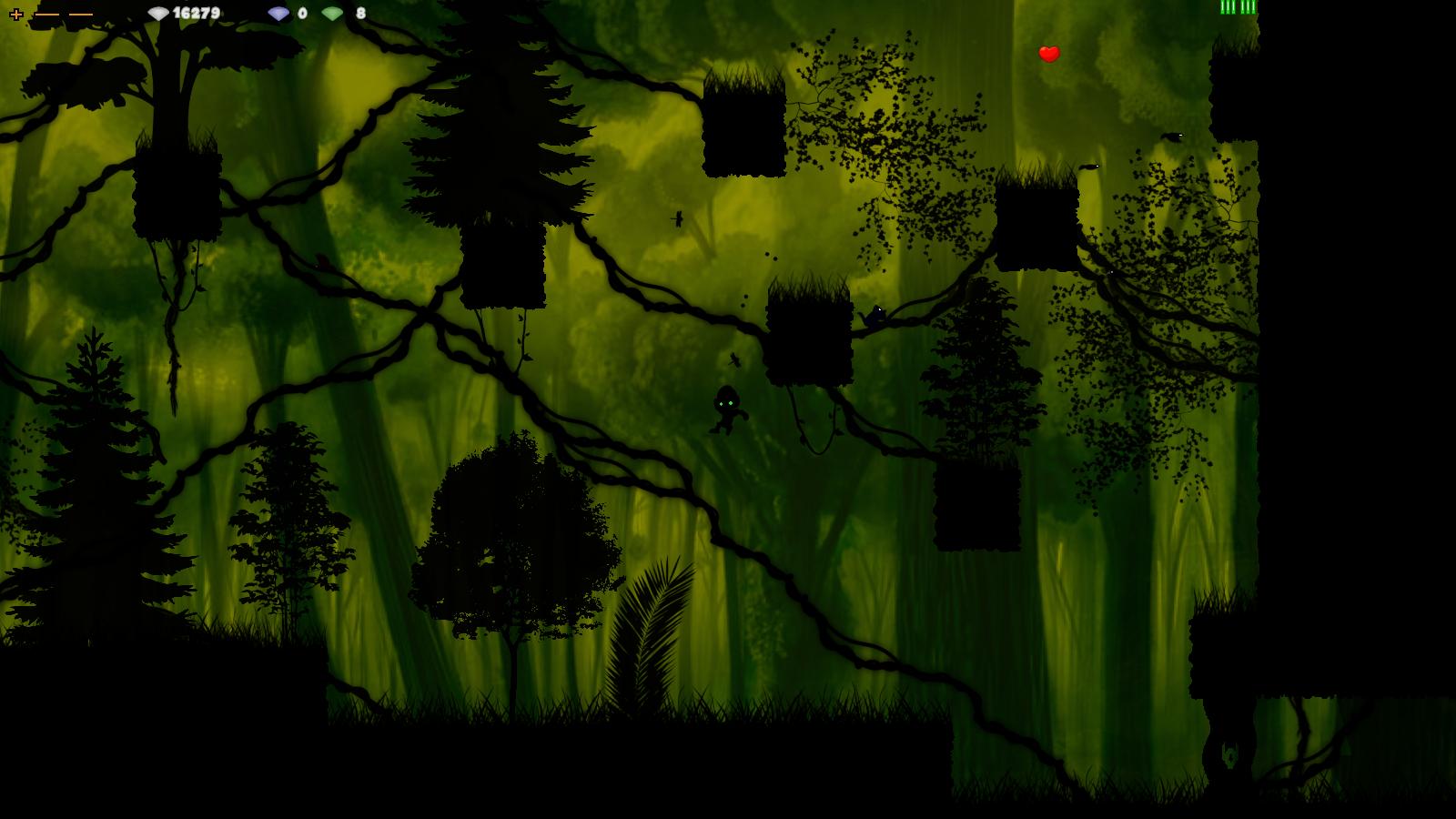This screenshot has width=1456, height=819.
Task: Collect the red heart pickup
Action: (1048, 53)
